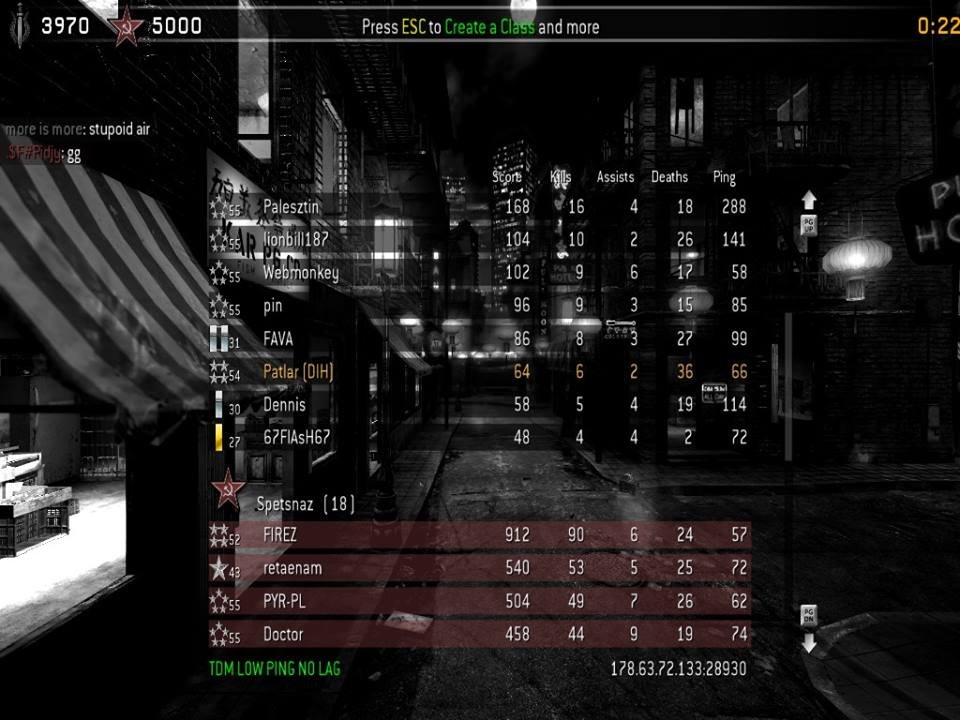Screen dimensions: 960x720
Task: Select the player named Doctor
Action: (x=480, y=634)
